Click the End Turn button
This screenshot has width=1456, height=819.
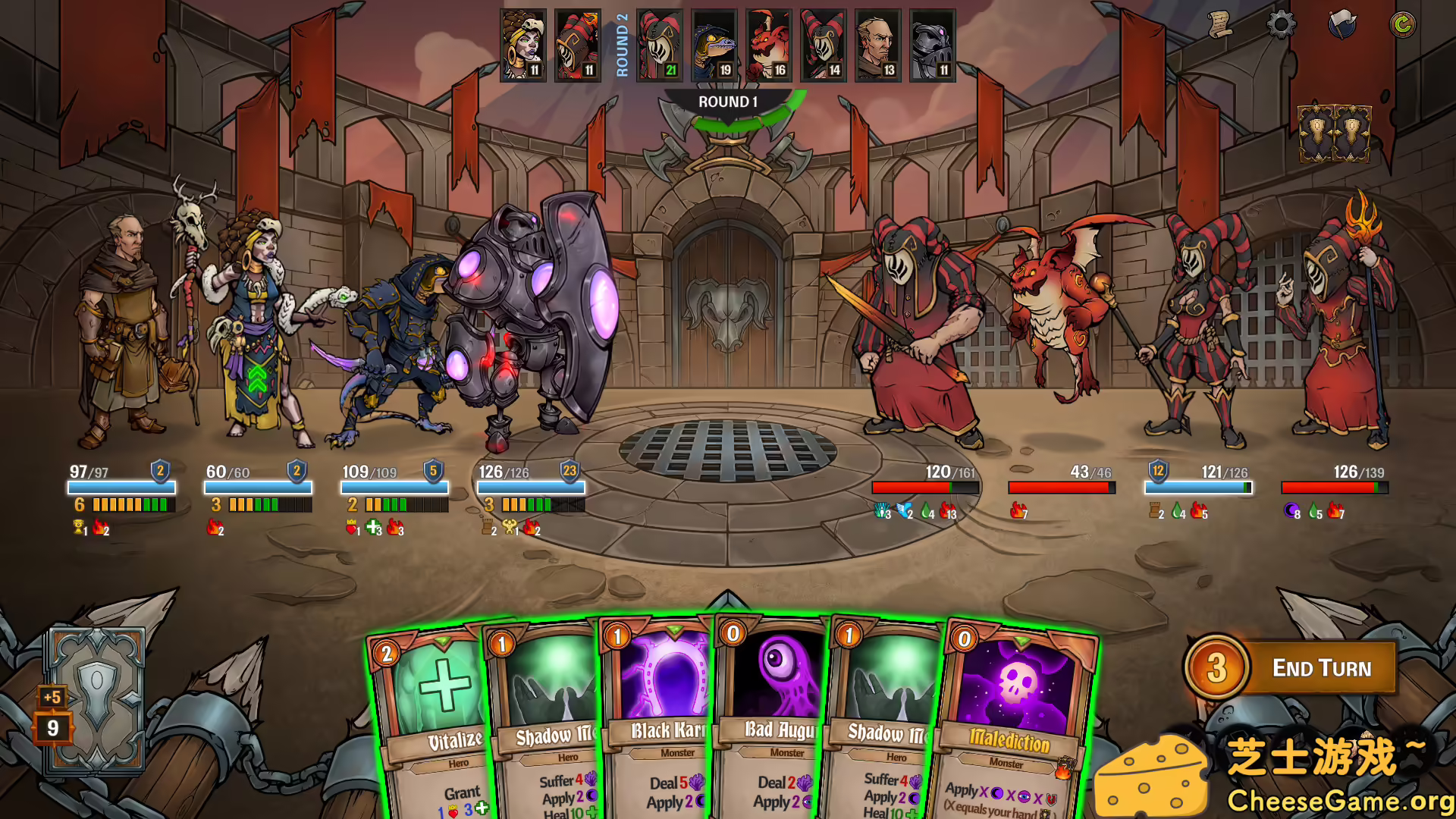1320,668
